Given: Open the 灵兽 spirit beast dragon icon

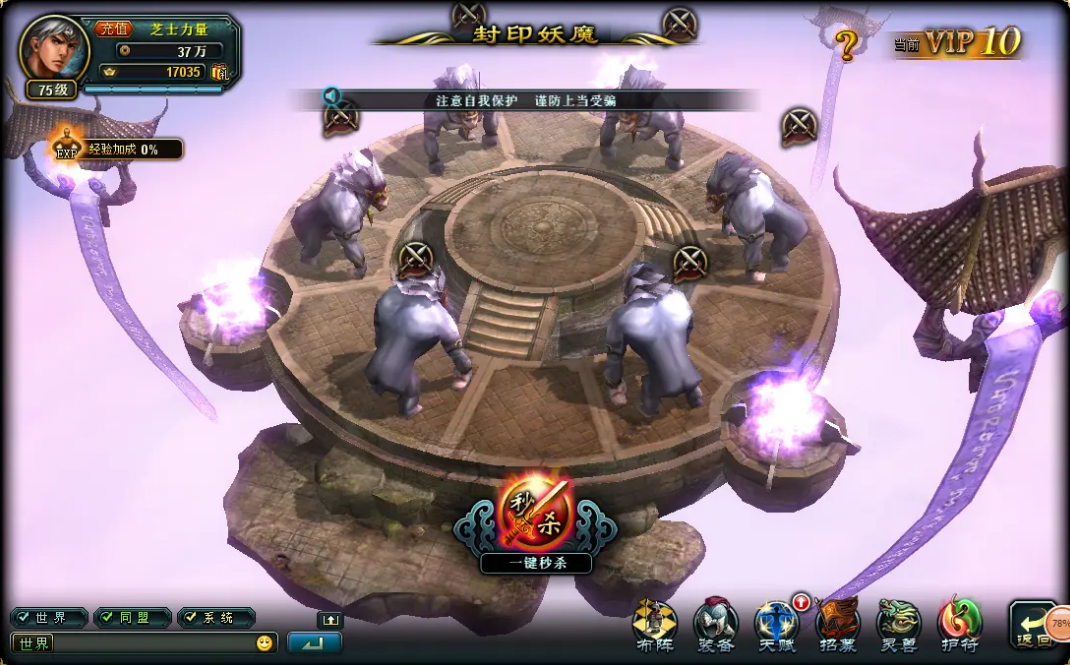Looking at the screenshot, I should coord(897,623).
